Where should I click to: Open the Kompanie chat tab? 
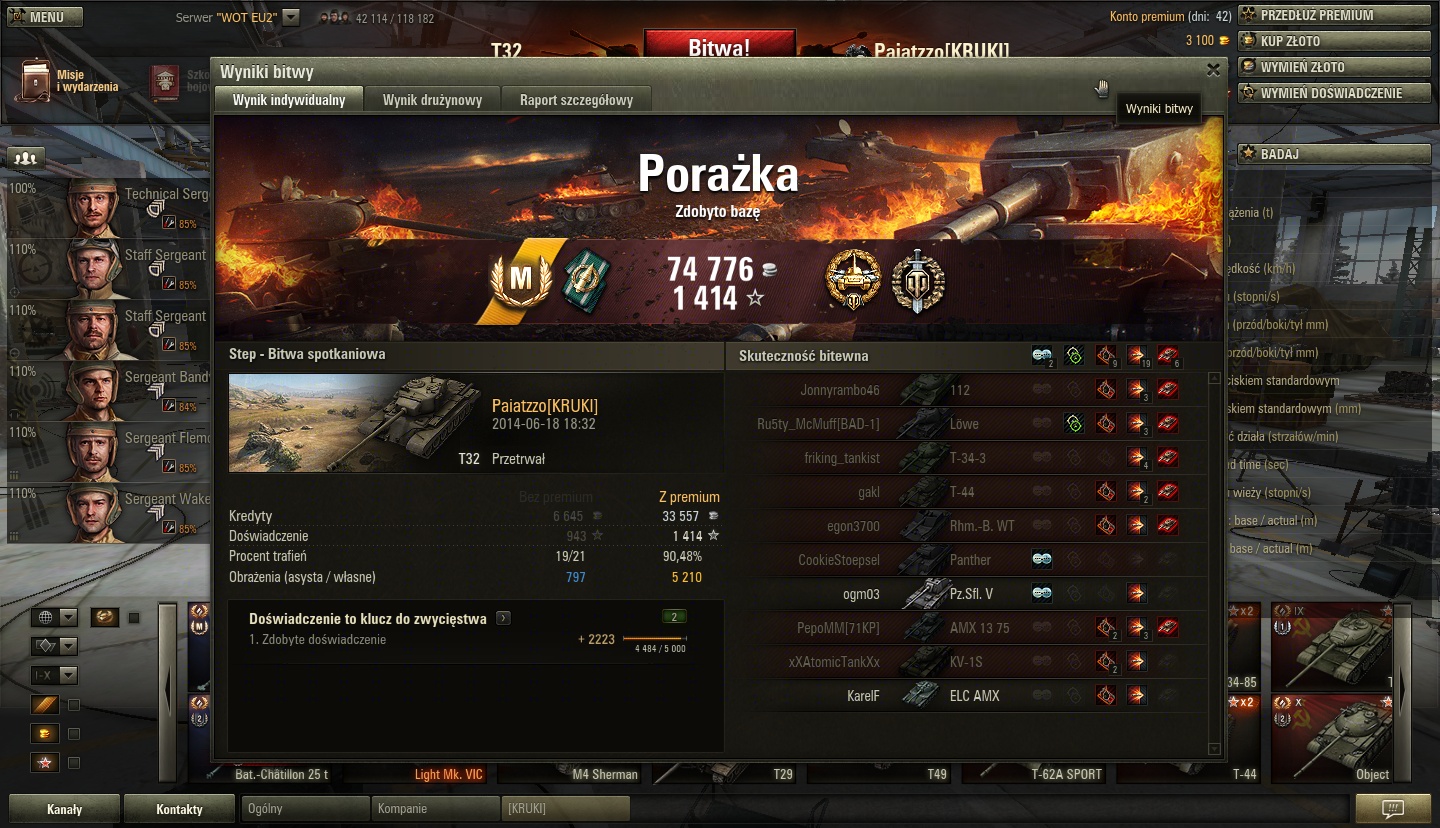click(435, 809)
